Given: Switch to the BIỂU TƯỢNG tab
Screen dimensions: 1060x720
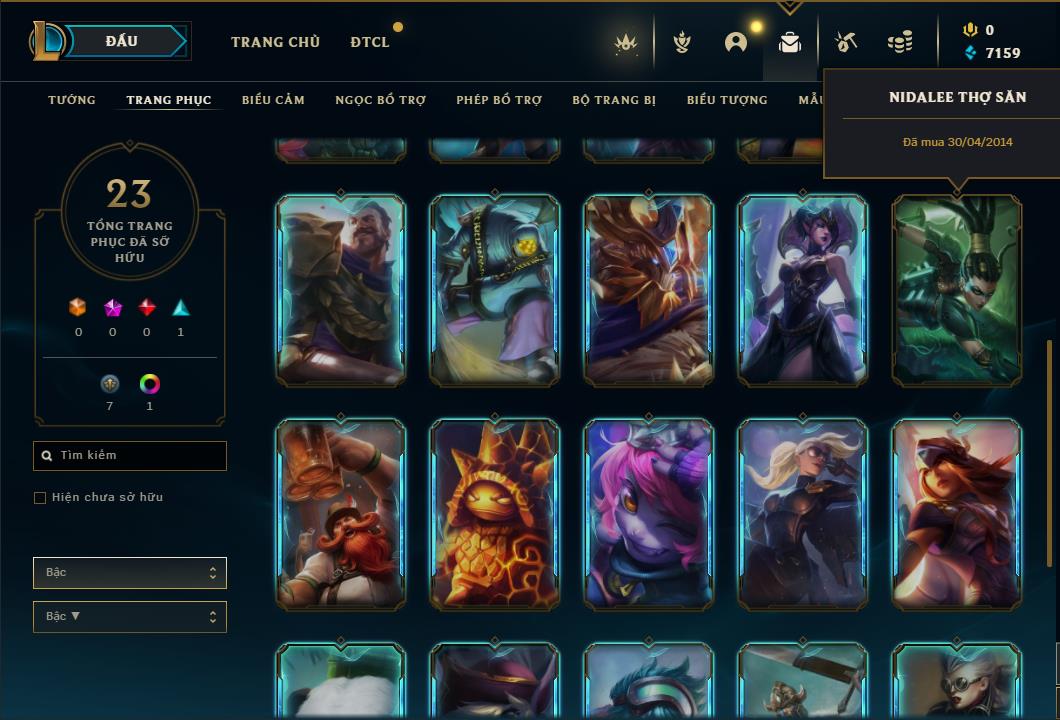Looking at the screenshot, I should 727,100.
